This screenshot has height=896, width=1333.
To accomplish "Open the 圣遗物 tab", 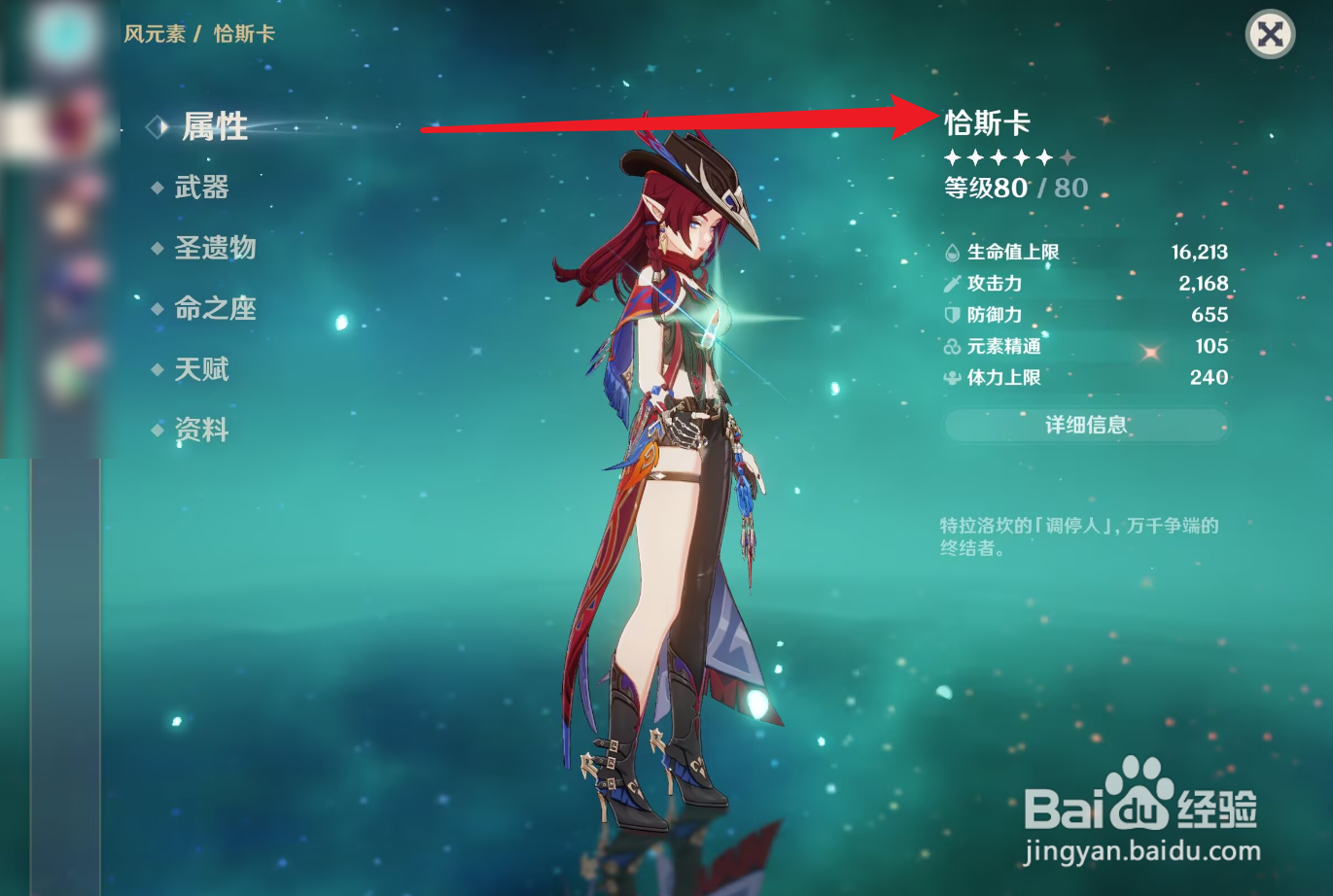I will coord(216,249).
